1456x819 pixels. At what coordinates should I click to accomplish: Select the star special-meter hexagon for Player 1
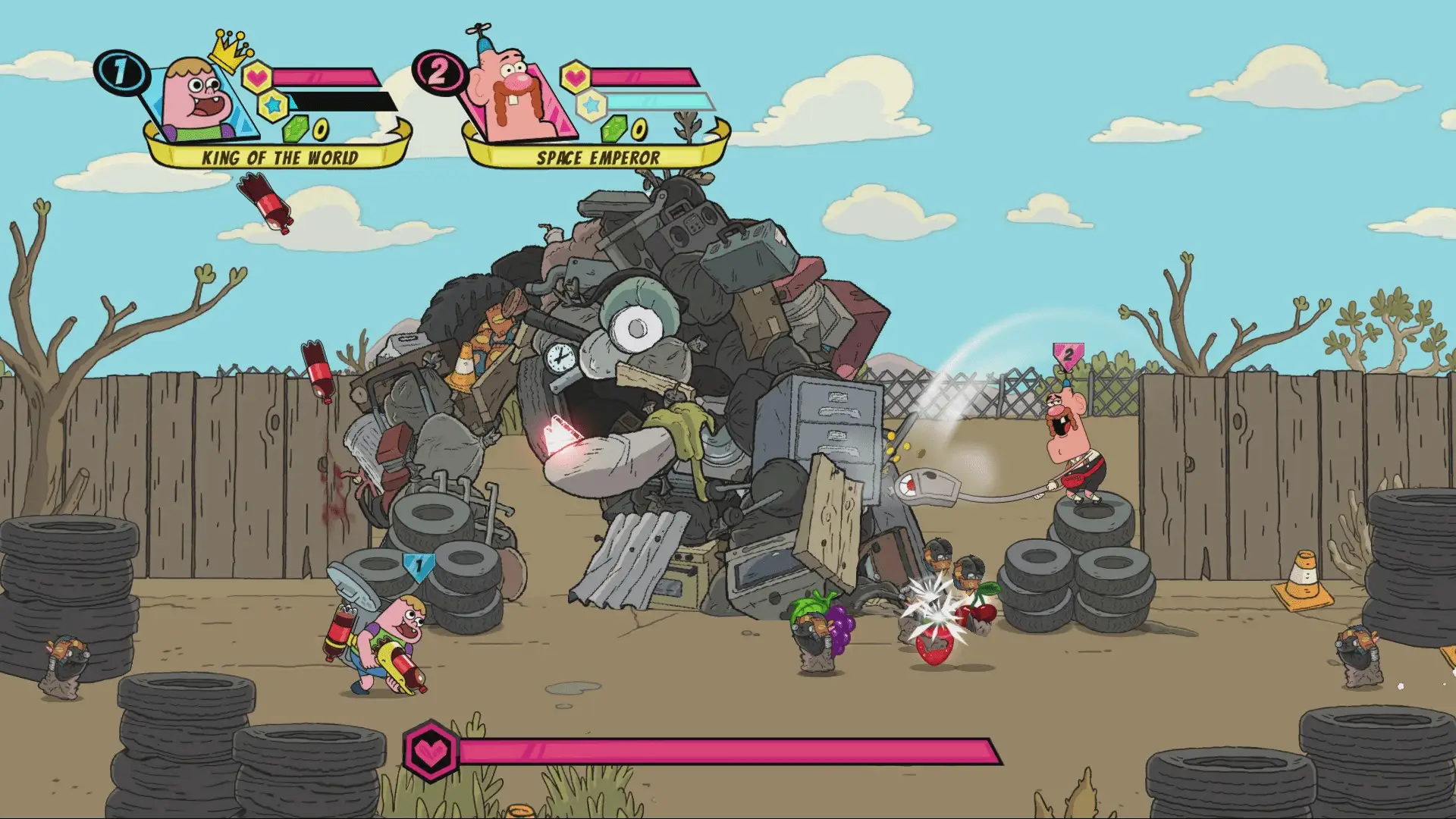click(x=272, y=106)
